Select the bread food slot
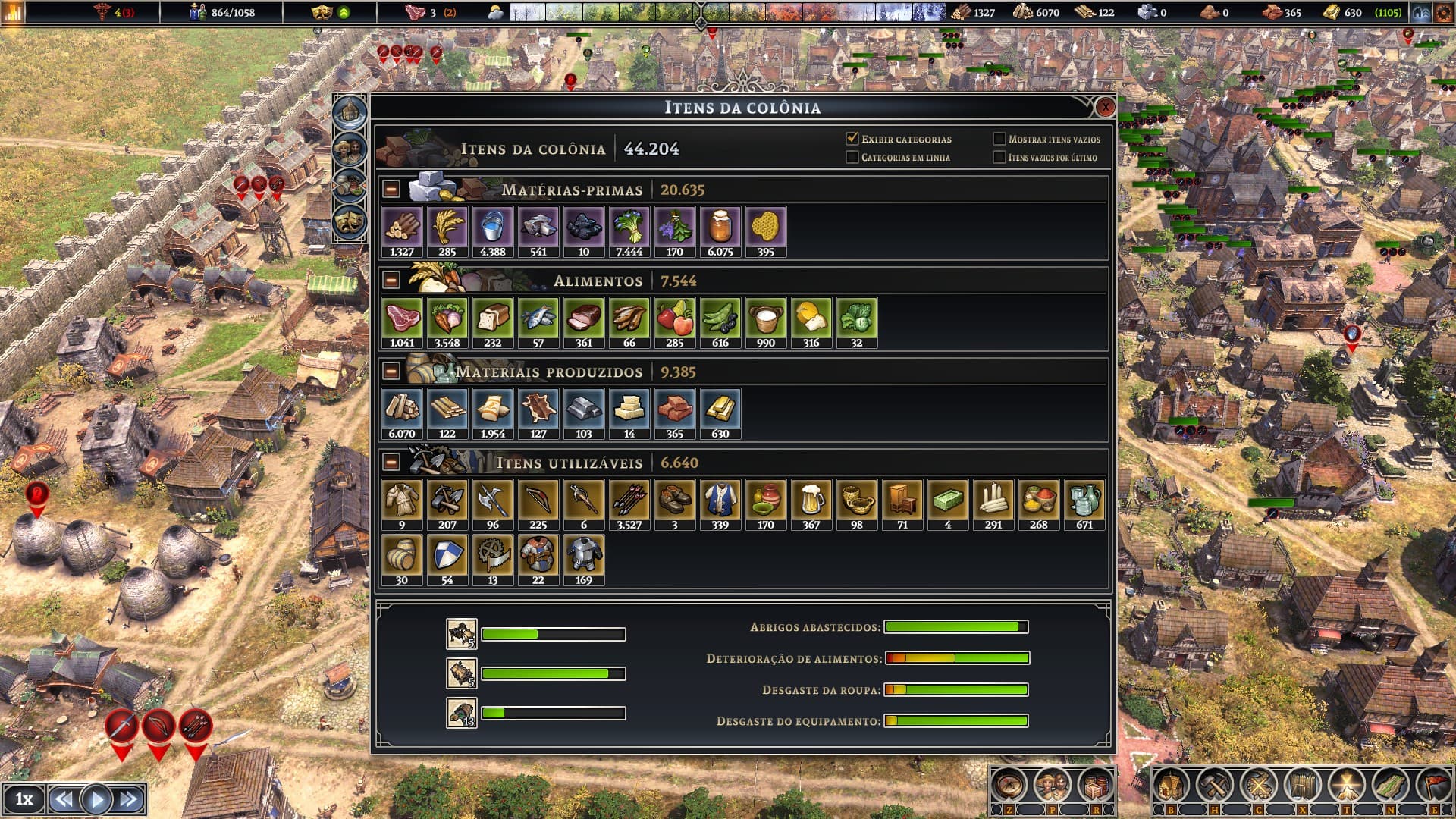This screenshot has height=819, width=1456. 492,322
